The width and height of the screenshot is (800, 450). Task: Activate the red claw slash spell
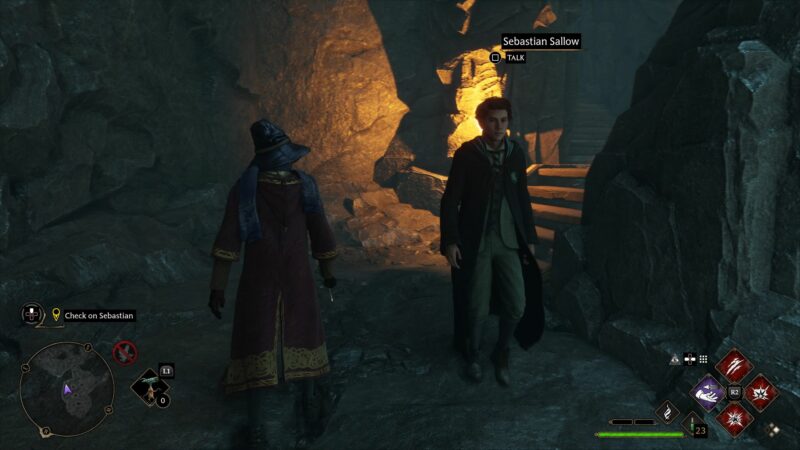[733, 366]
